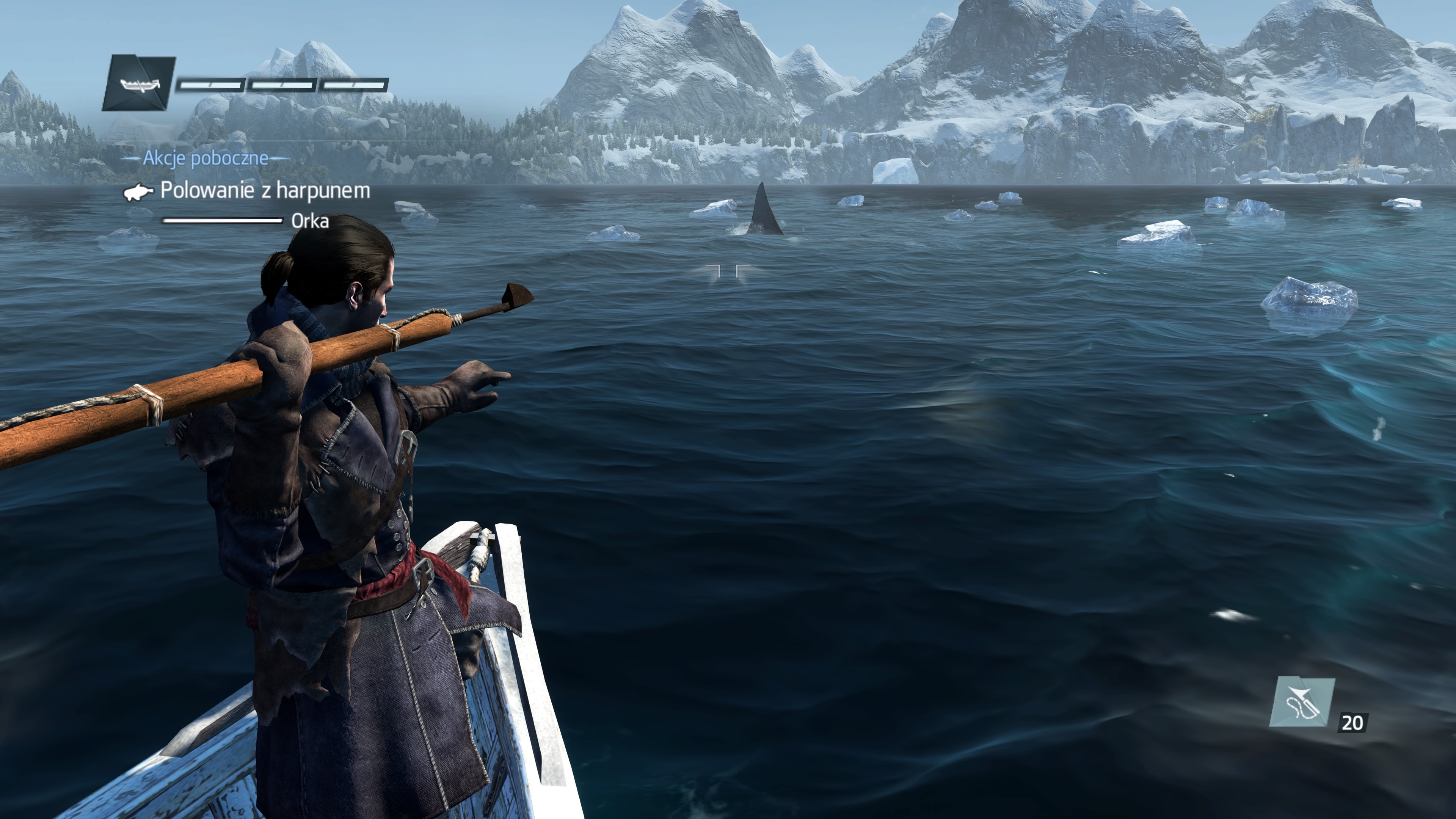Click the rowboat icon in the top-left HUD
The width and height of the screenshot is (1456, 819).
coord(138,84)
